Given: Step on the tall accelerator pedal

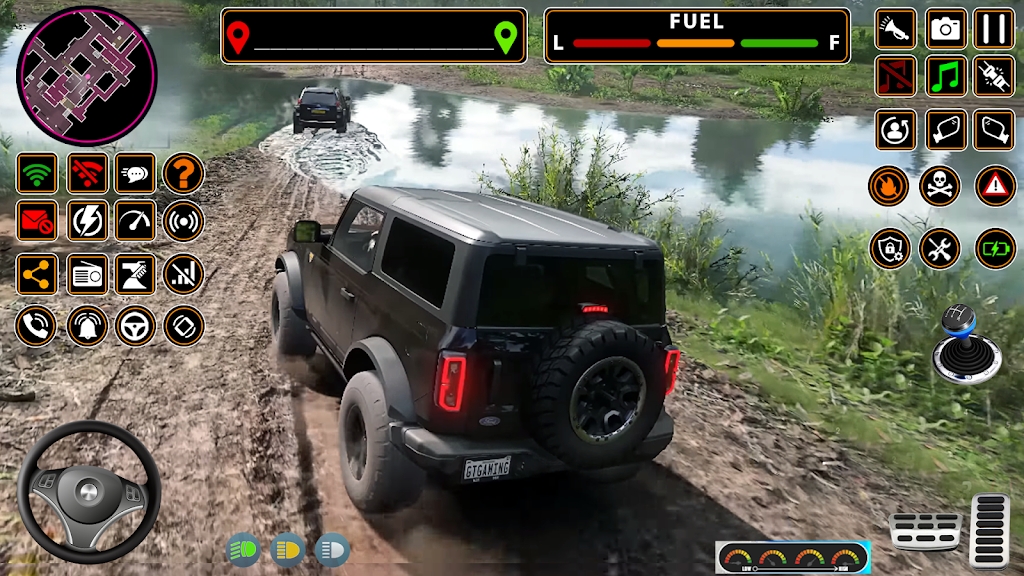Looking at the screenshot, I should 990,530.
